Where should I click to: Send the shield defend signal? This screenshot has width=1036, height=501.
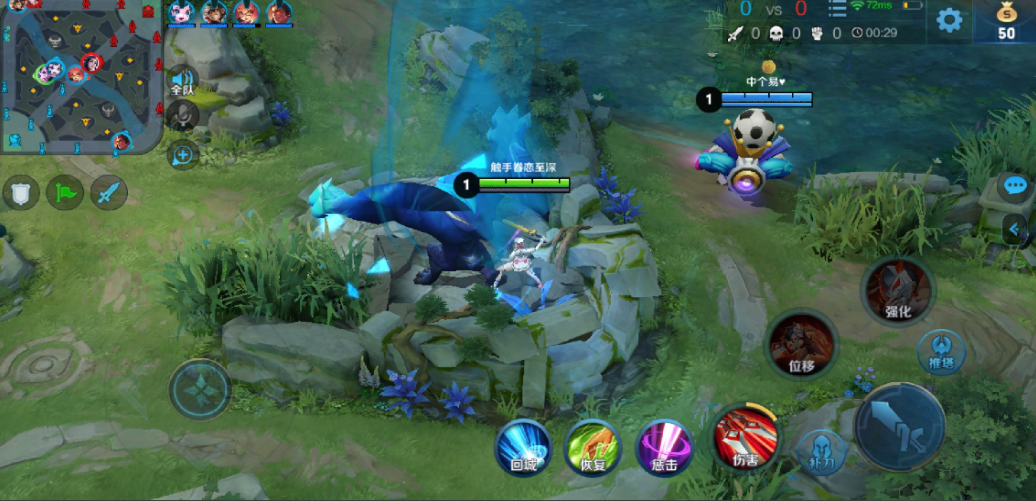coord(21,191)
